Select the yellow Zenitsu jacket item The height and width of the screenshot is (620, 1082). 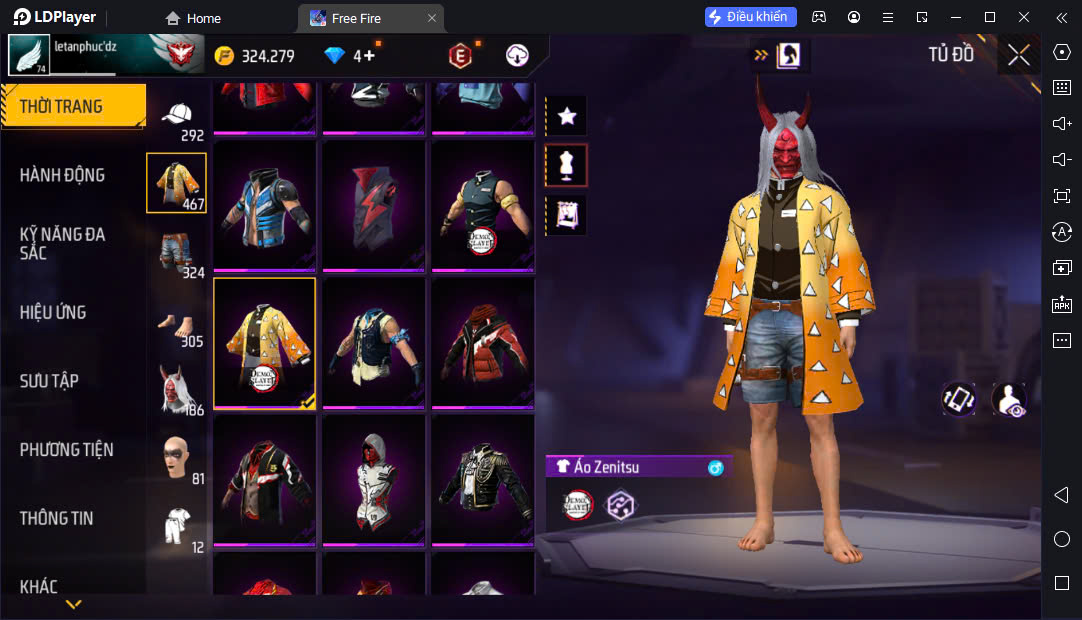click(264, 343)
